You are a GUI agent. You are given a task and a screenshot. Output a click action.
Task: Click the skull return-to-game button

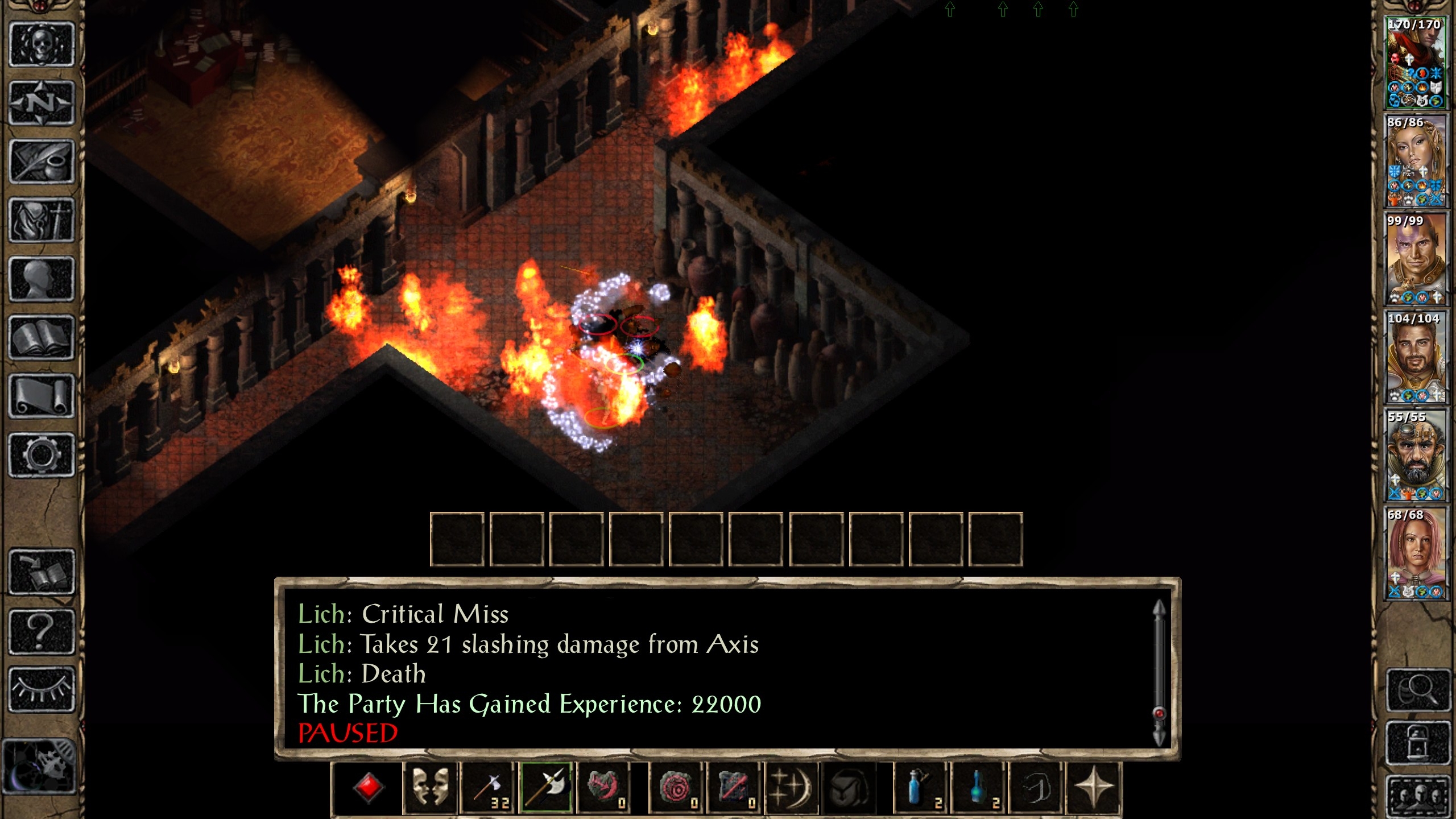point(42,44)
